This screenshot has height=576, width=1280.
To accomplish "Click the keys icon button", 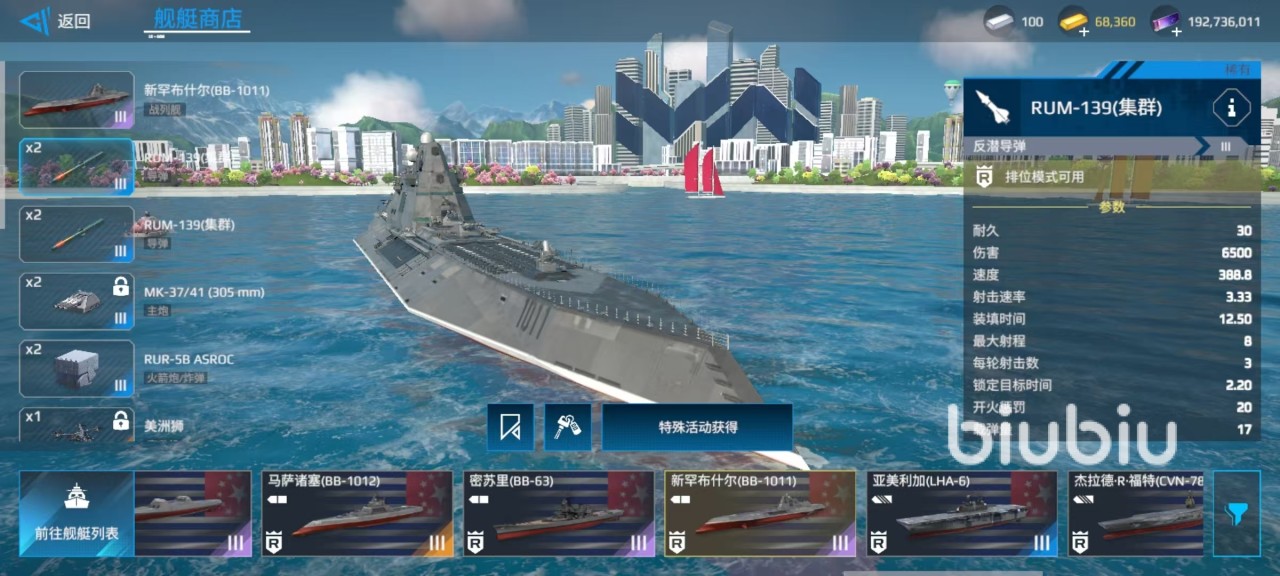I will click(568, 428).
